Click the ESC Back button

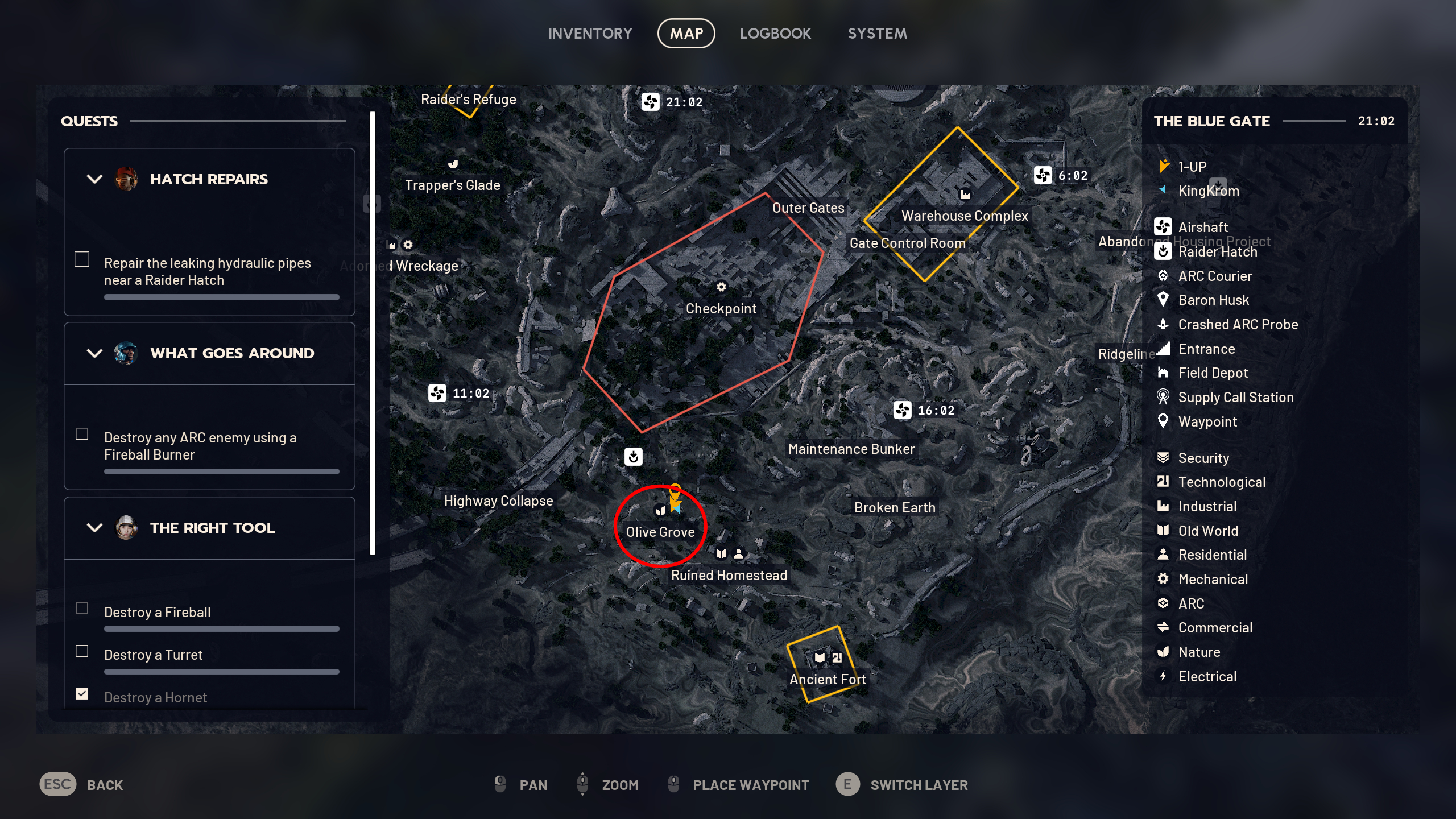tap(57, 785)
